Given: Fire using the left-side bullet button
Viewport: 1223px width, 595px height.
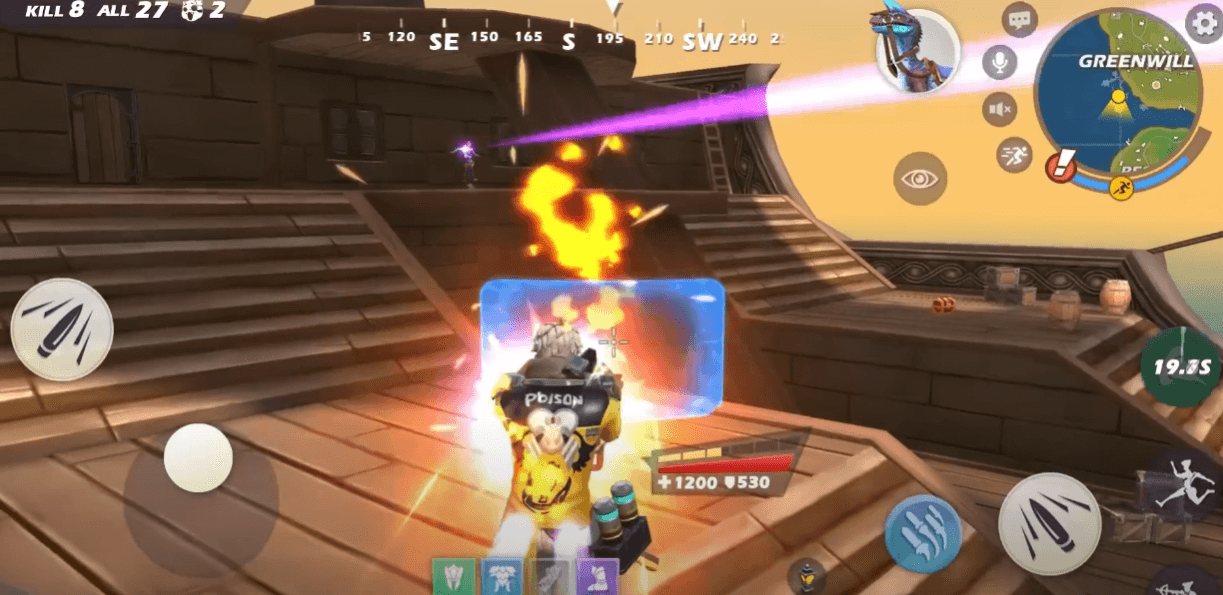Looking at the screenshot, I should (61, 329).
